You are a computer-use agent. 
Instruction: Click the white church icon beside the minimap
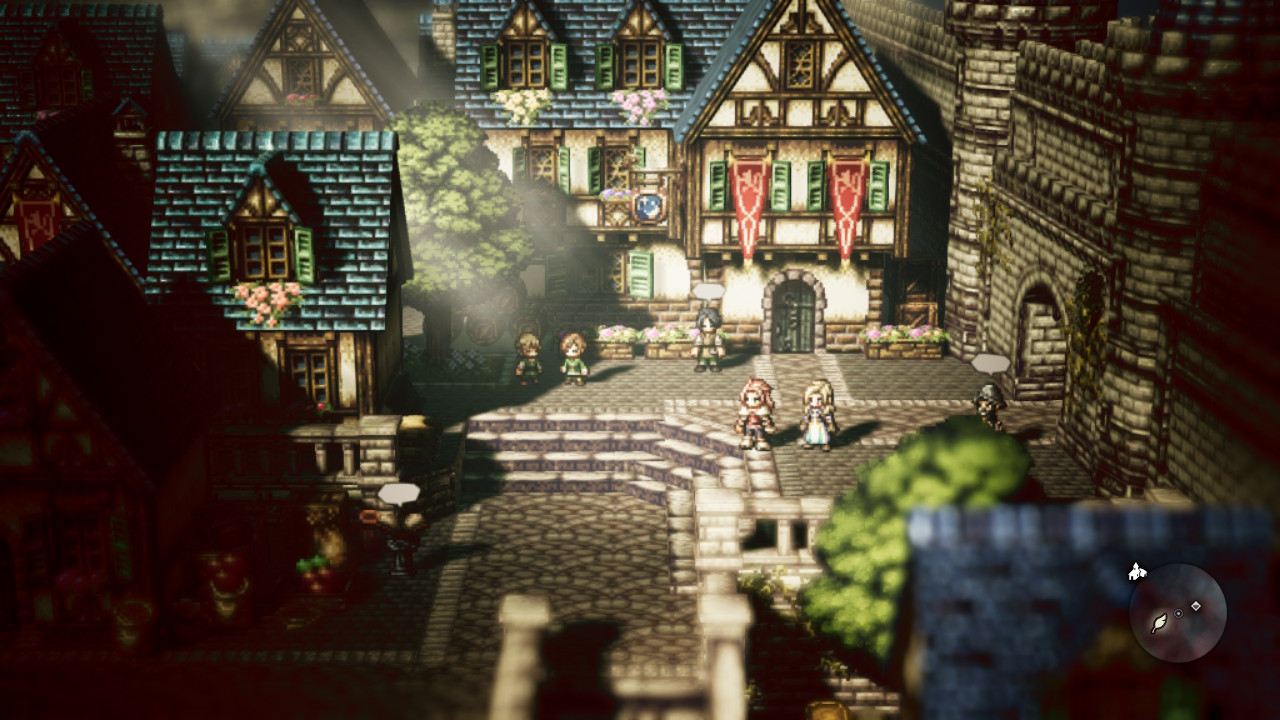1136,572
